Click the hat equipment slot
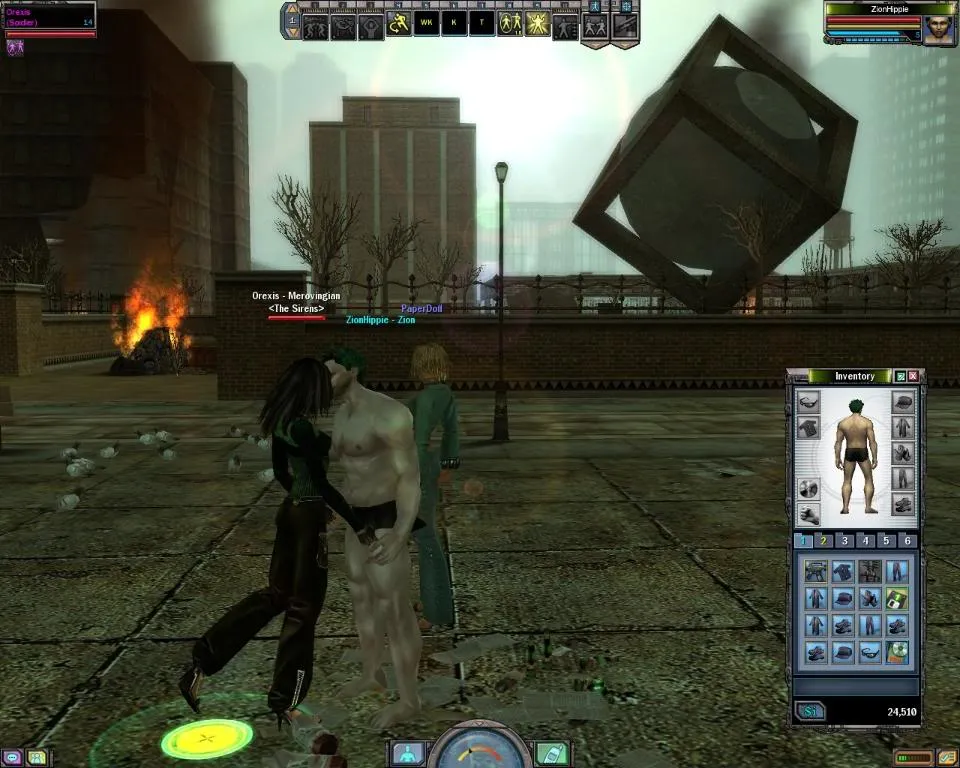Screen dimensions: 960x768 pos(903,402)
